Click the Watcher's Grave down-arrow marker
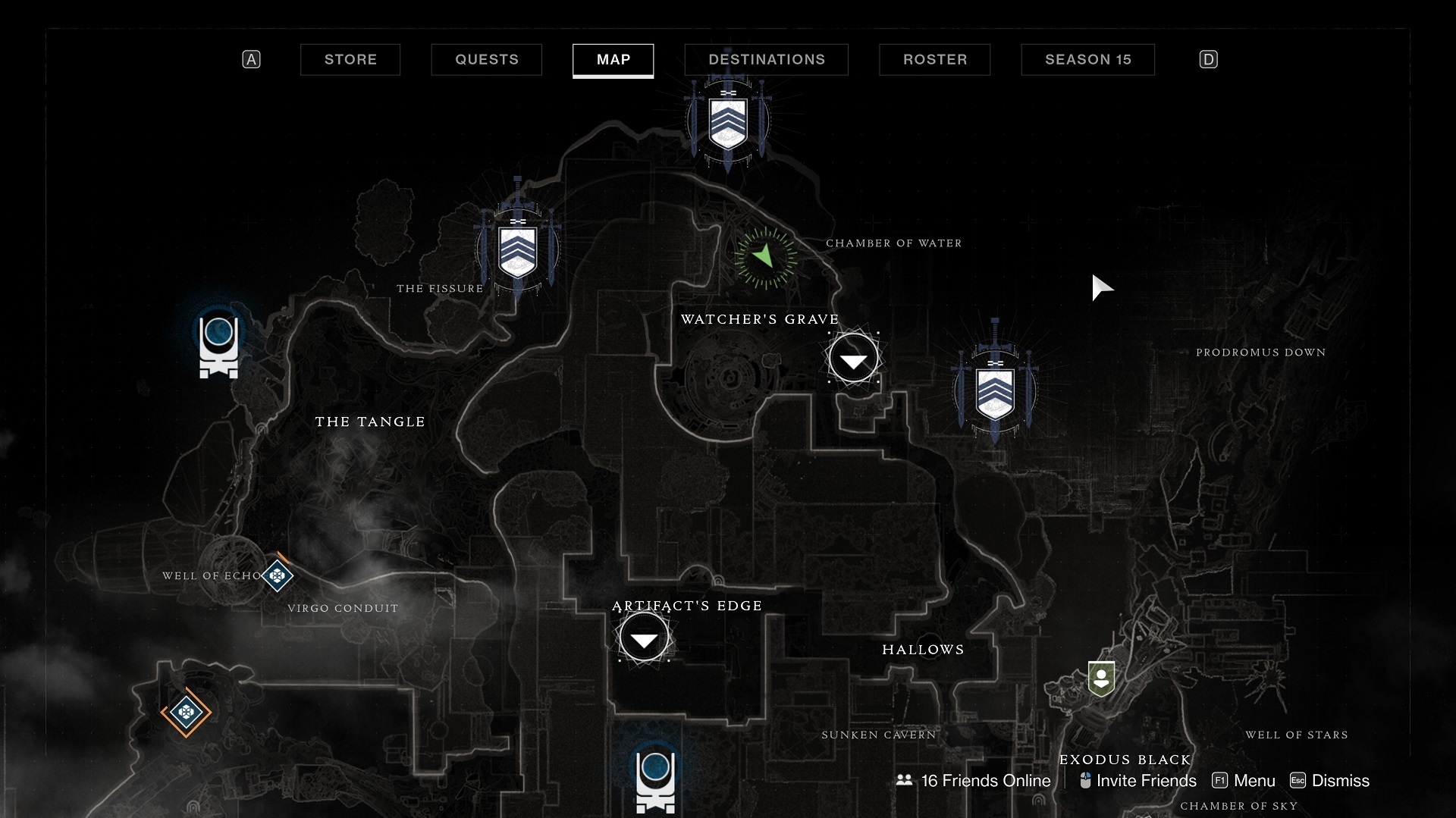The image size is (1456, 818). (x=853, y=359)
